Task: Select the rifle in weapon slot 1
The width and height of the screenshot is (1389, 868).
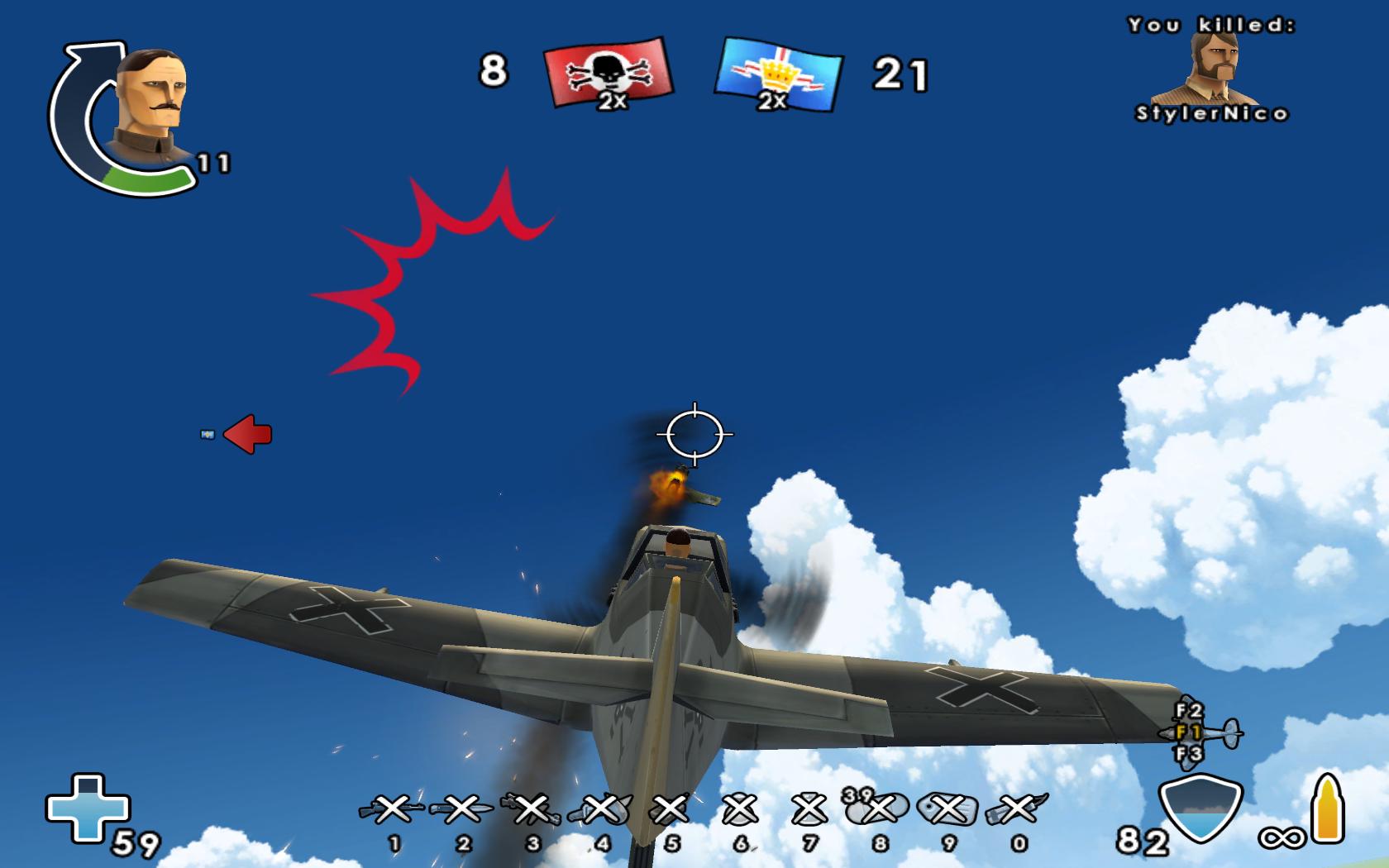Action: coord(392,810)
